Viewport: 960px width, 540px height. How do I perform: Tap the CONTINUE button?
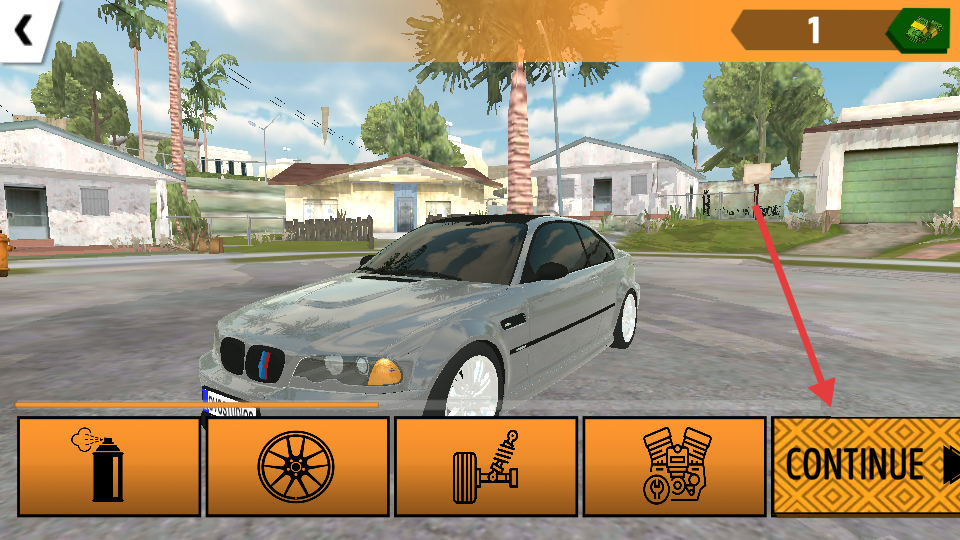pos(866,466)
